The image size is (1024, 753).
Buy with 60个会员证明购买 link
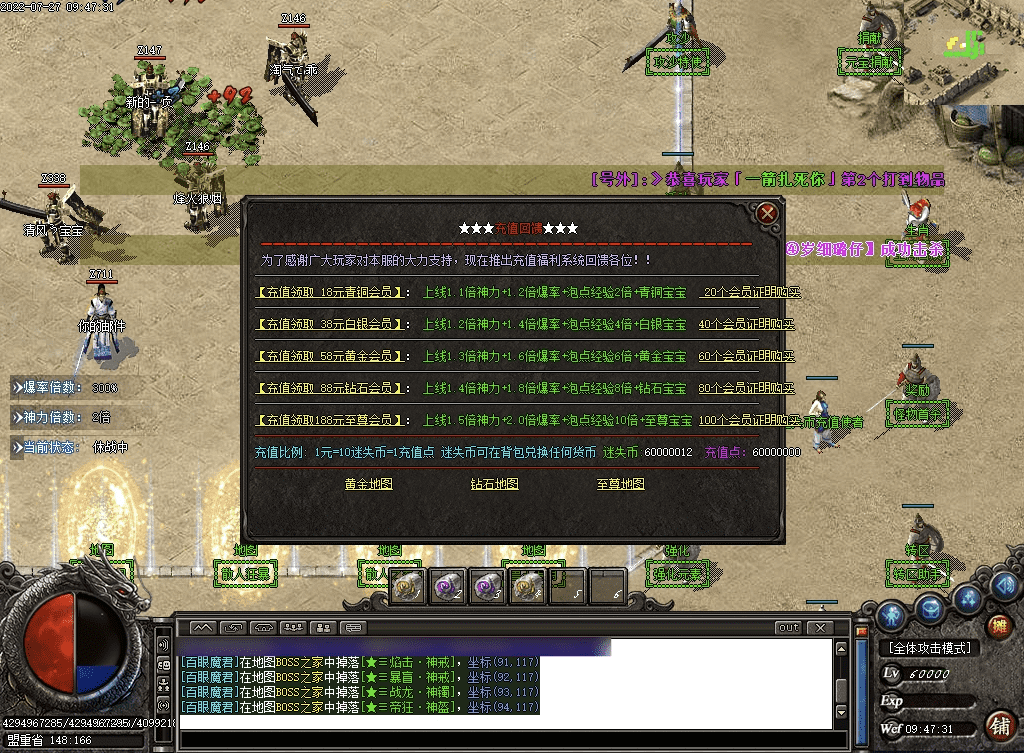746,356
